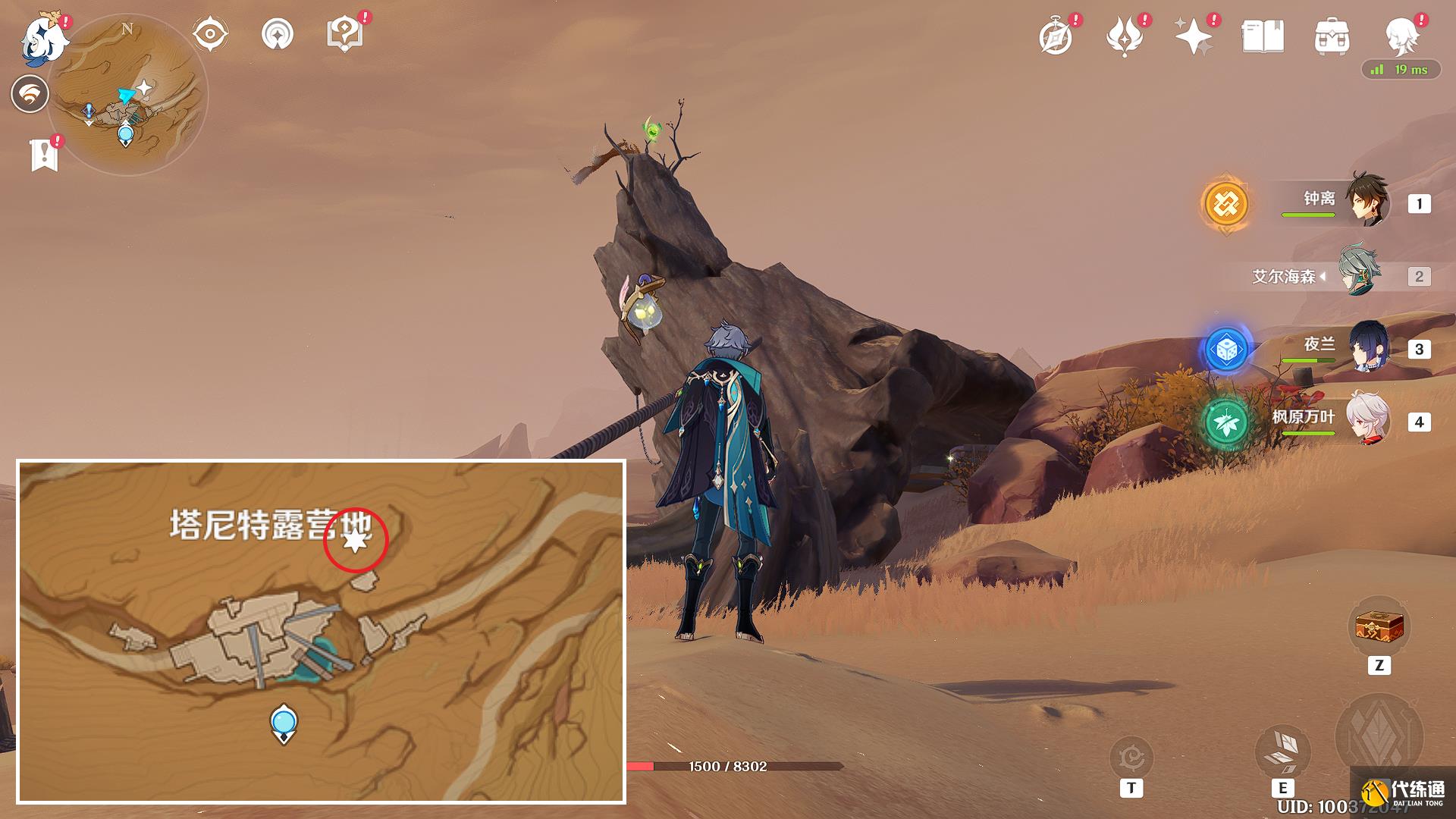The height and width of the screenshot is (819, 1456).
Task: Use the treasure chest gadget
Action: click(x=1379, y=628)
